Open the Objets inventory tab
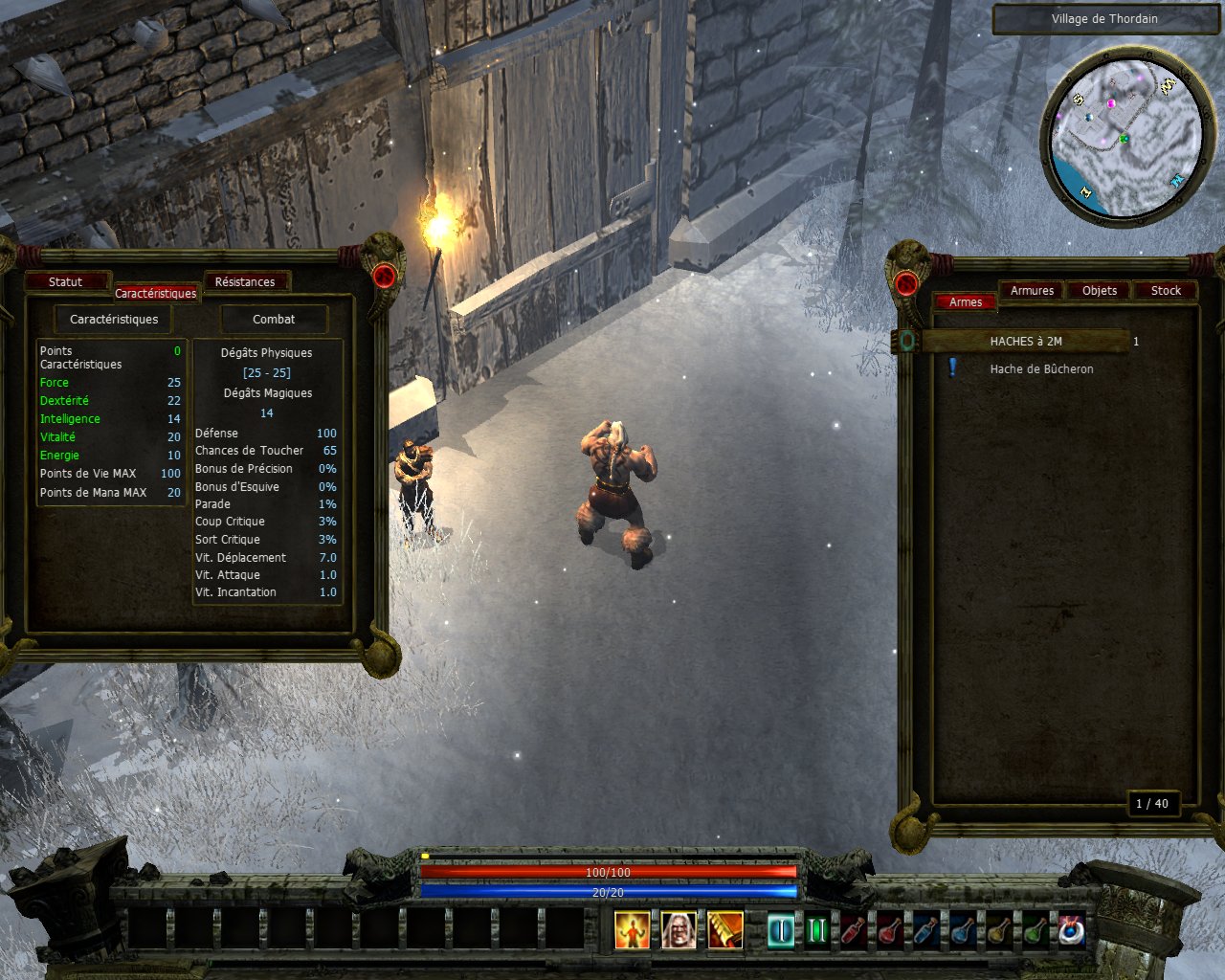 coord(1099,290)
